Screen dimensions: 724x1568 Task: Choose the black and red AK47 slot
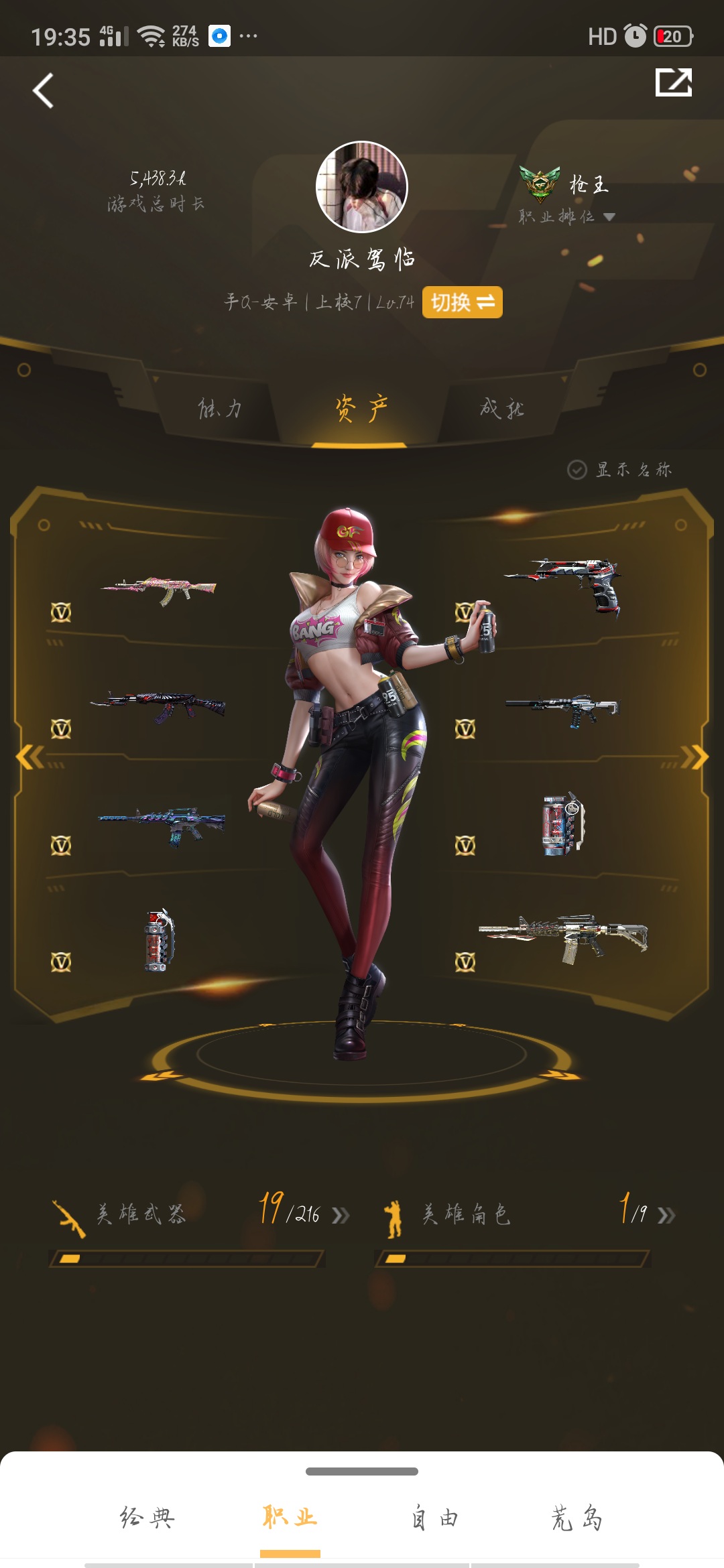click(159, 707)
